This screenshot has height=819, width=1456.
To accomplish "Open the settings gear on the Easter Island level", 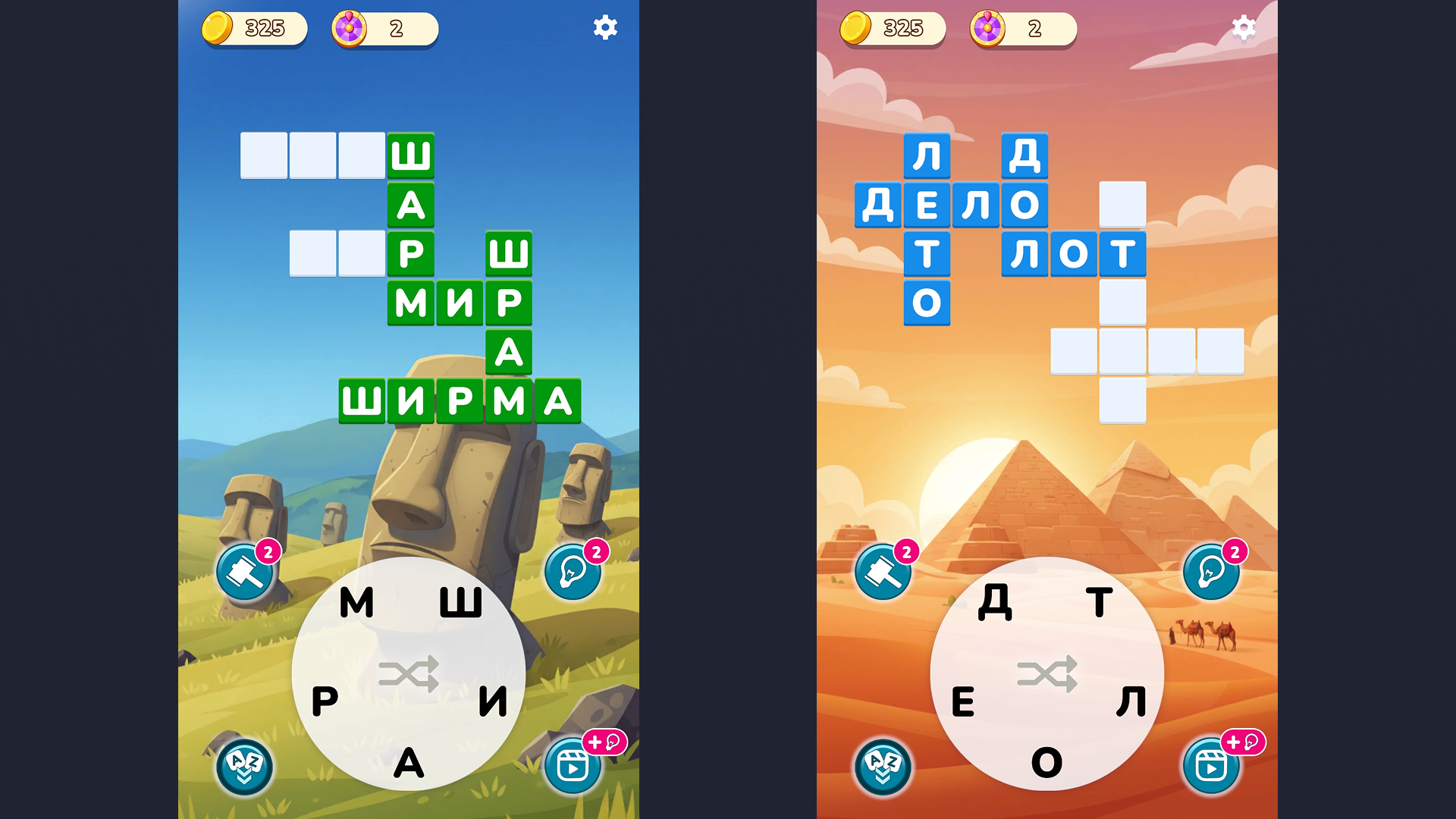I will click(x=604, y=27).
